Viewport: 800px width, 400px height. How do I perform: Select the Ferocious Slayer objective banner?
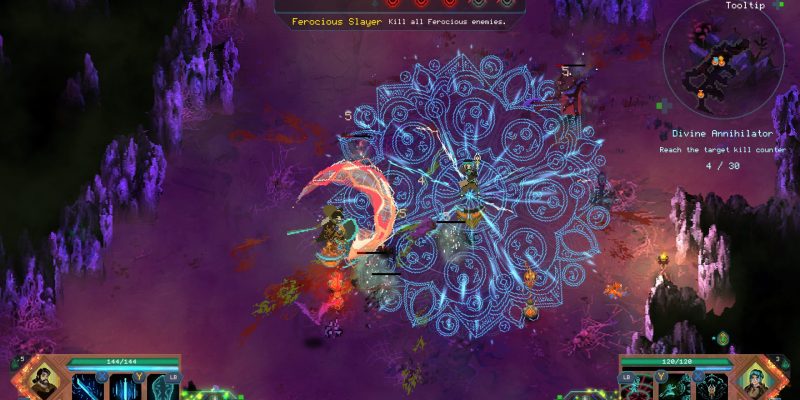[x=398, y=21]
